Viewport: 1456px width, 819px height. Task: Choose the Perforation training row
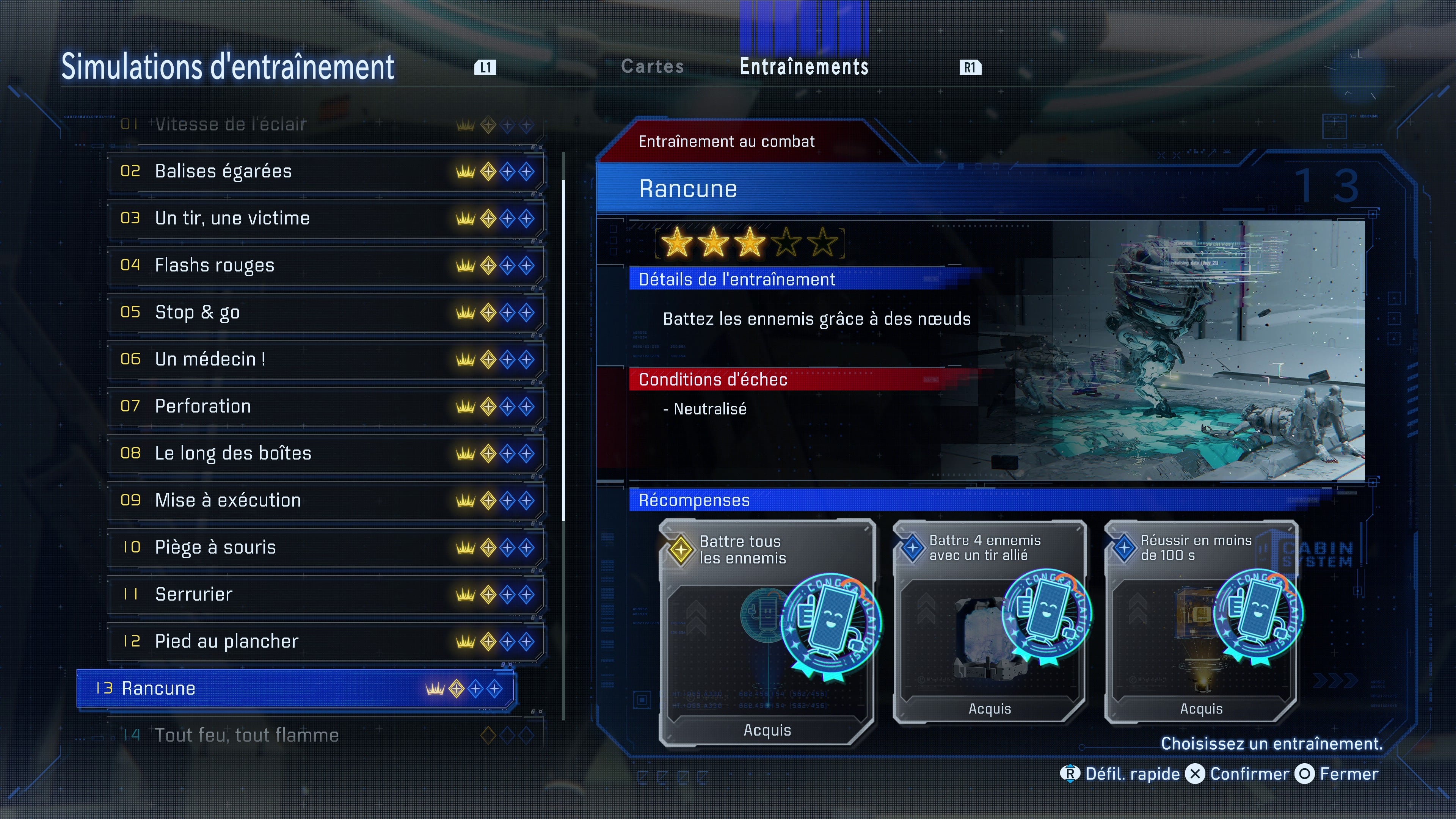click(325, 406)
